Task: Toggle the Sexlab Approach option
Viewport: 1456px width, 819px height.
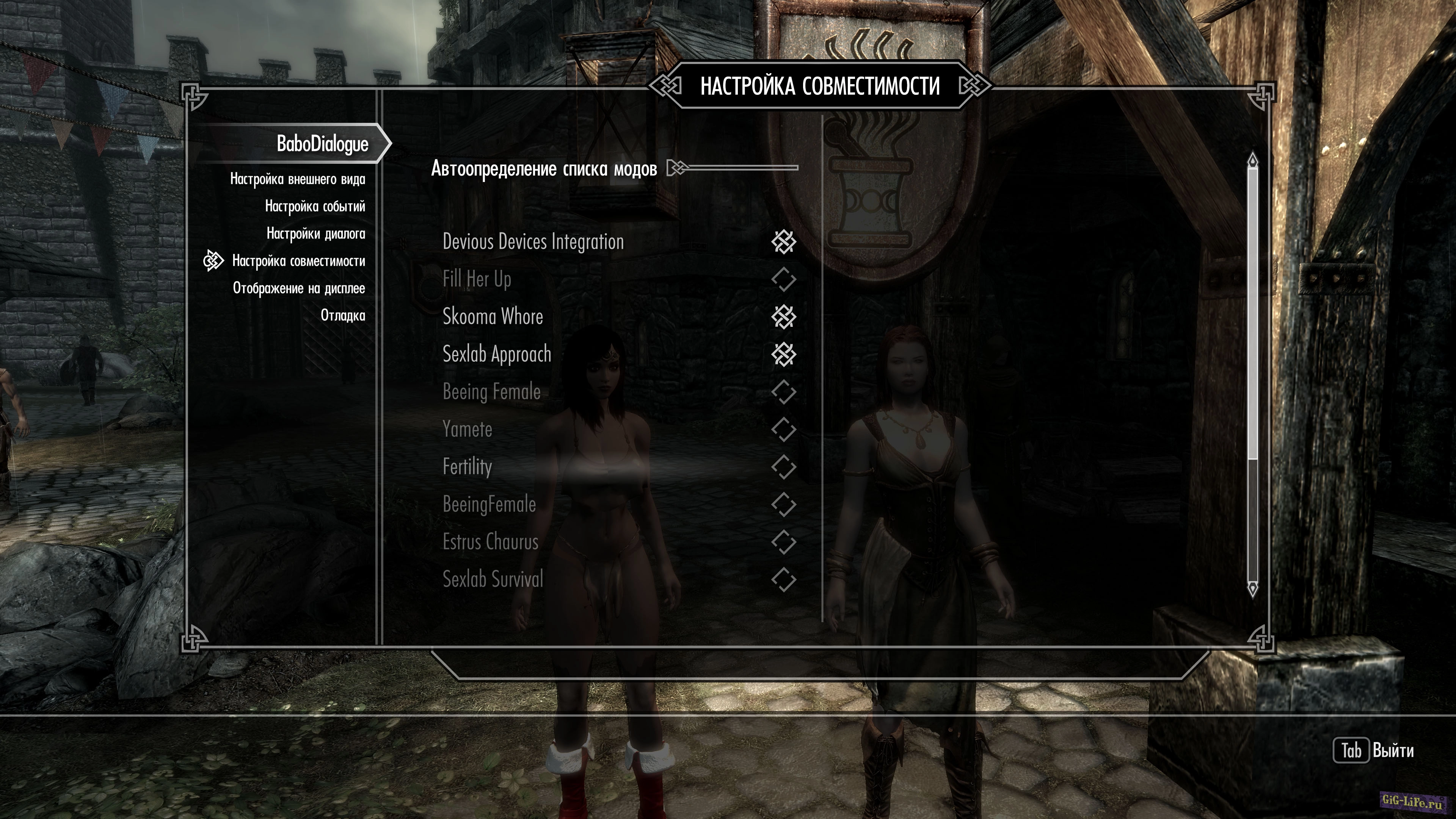Action: click(783, 355)
